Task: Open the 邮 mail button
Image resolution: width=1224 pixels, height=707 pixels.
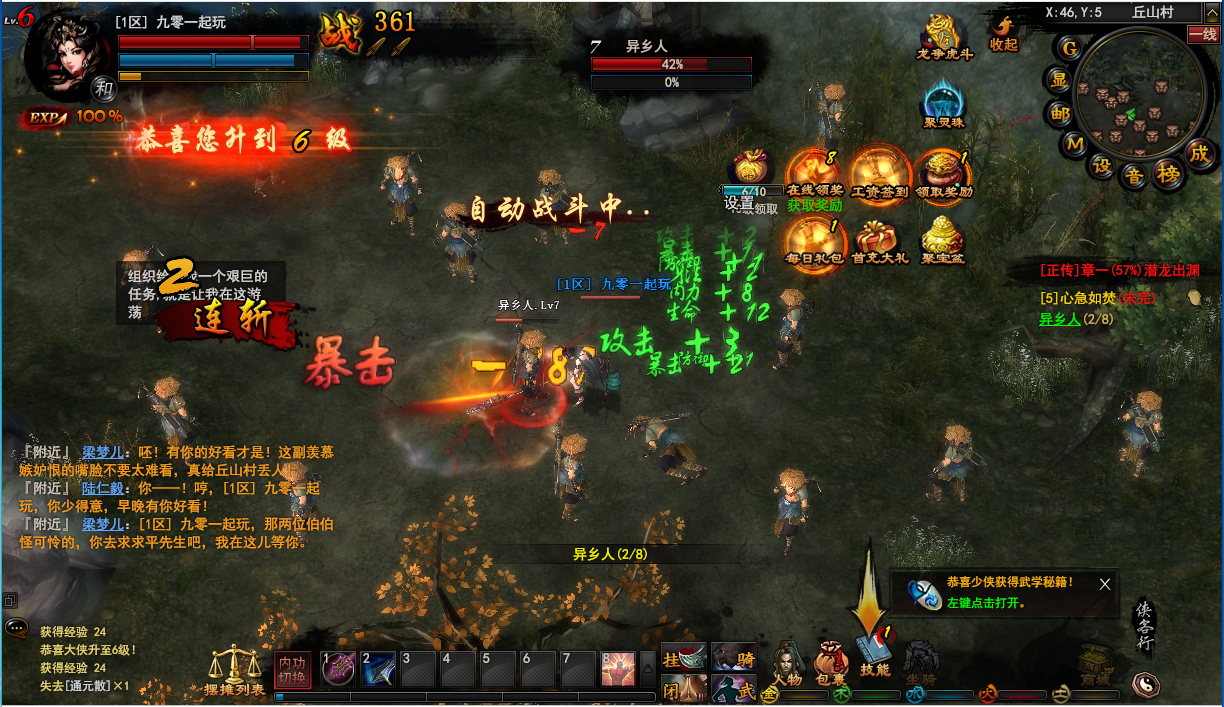Action: coord(1059,114)
